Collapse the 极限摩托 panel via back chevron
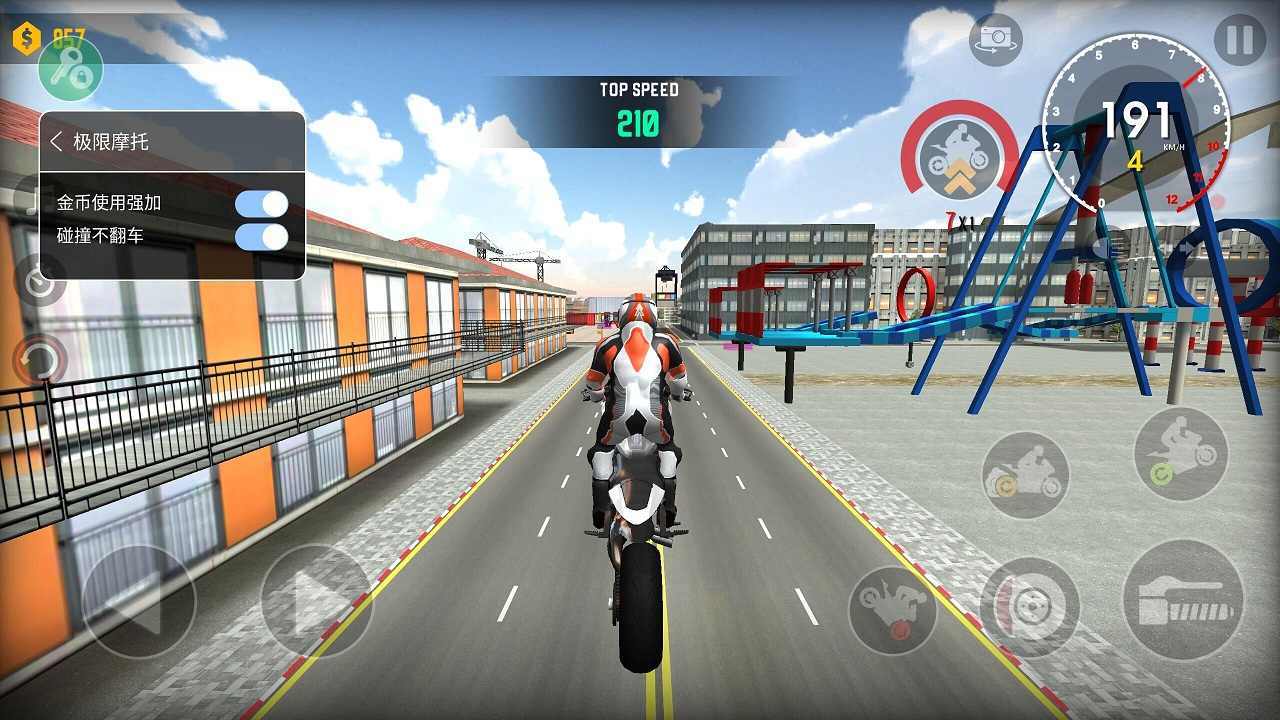The height and width of the screenshot is (720, 1280). coord(54,141)
